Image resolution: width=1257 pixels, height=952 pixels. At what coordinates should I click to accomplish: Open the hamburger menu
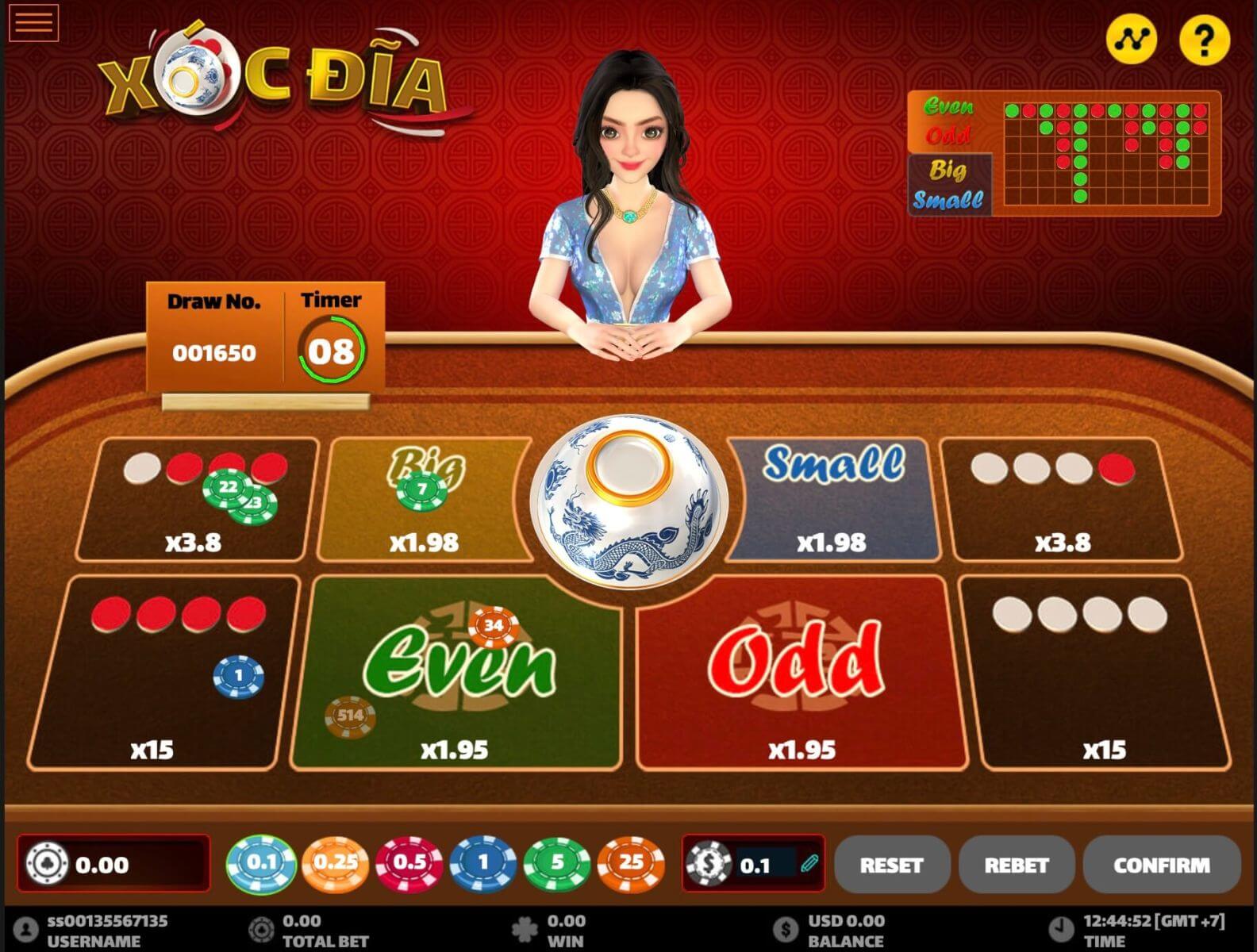(x=33, y=22)
